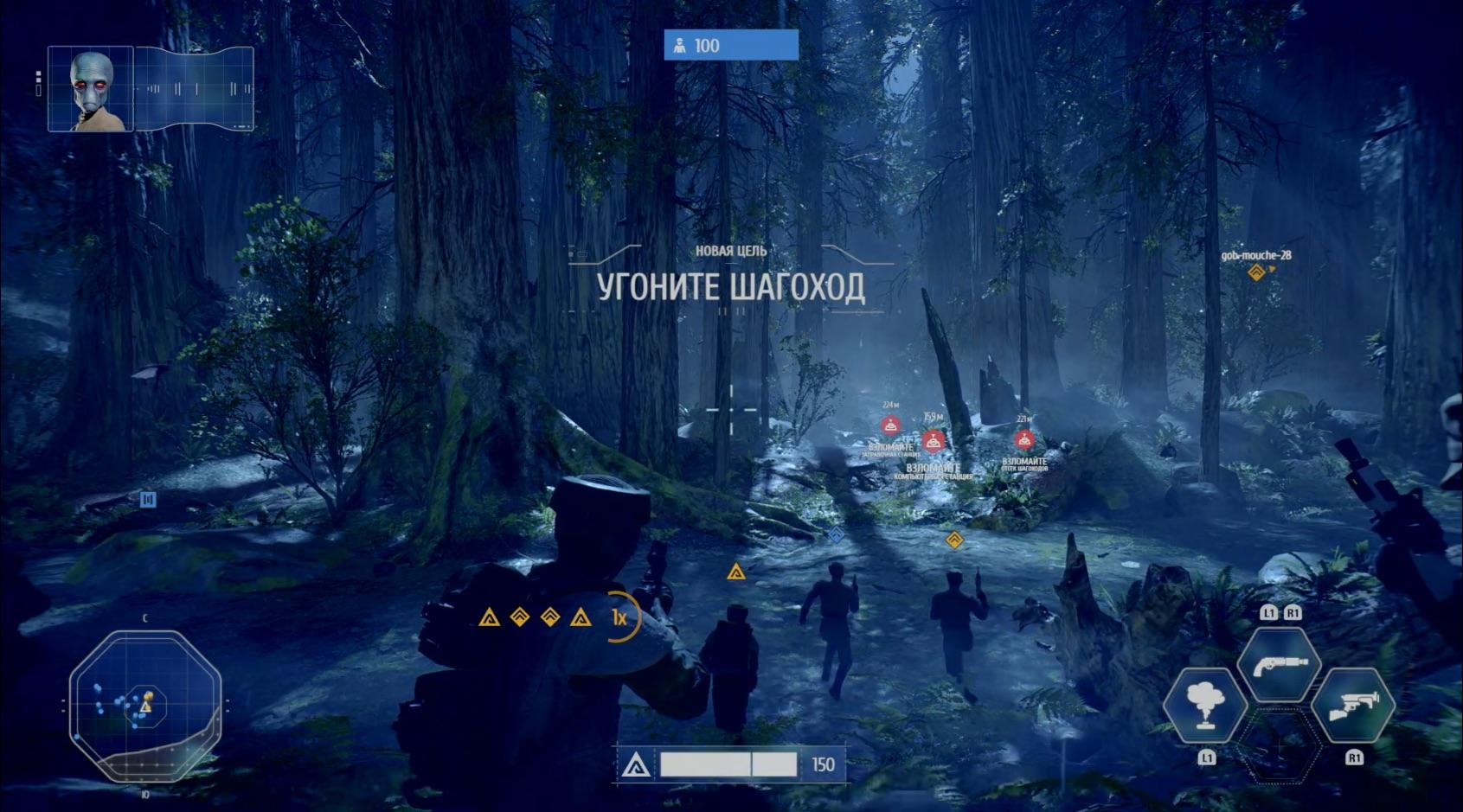Click the gob-mouche-28 player name tag
Image resolution: width=1463 pixels, height=812 pixels.
(1255, 256)
